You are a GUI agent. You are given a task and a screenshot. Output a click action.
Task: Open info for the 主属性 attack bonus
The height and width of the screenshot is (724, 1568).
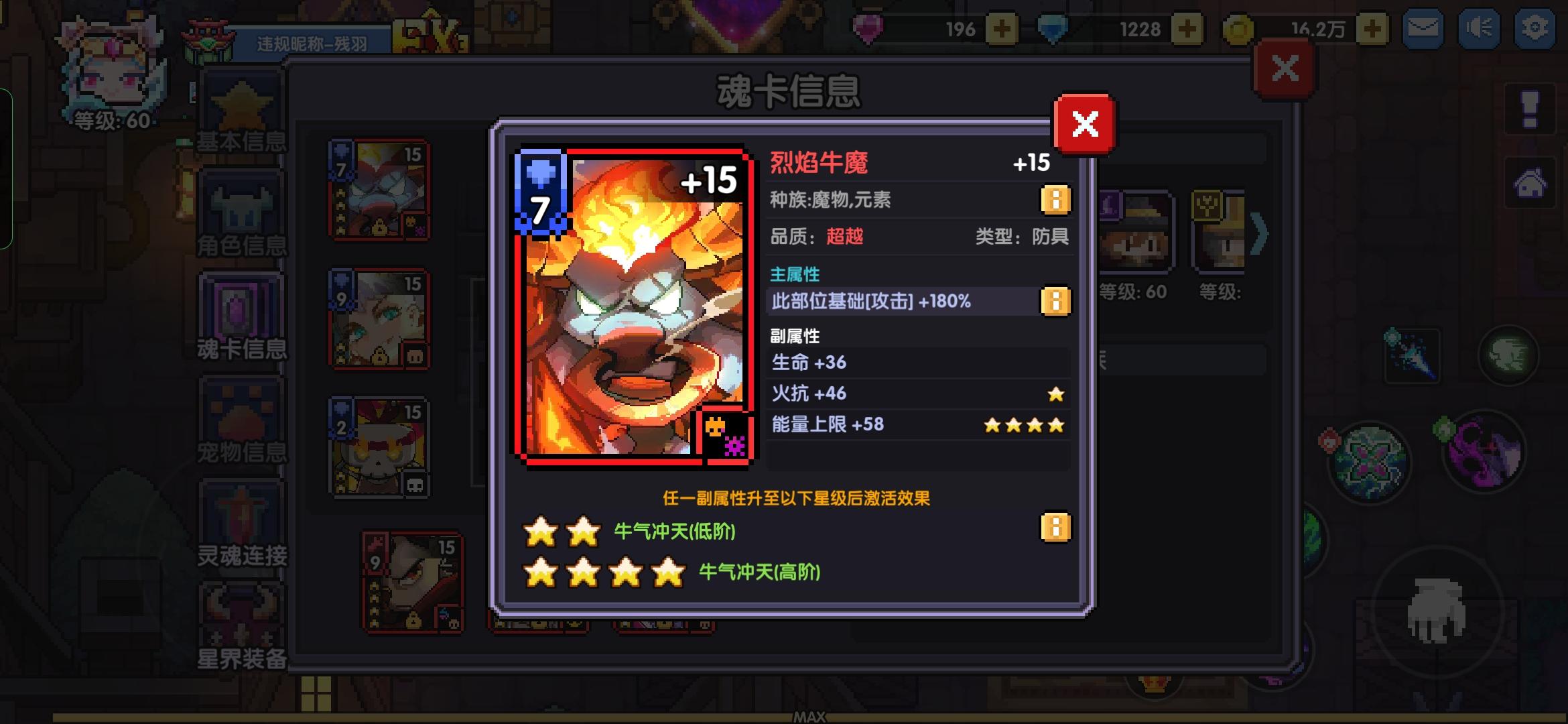[1055, 301]
